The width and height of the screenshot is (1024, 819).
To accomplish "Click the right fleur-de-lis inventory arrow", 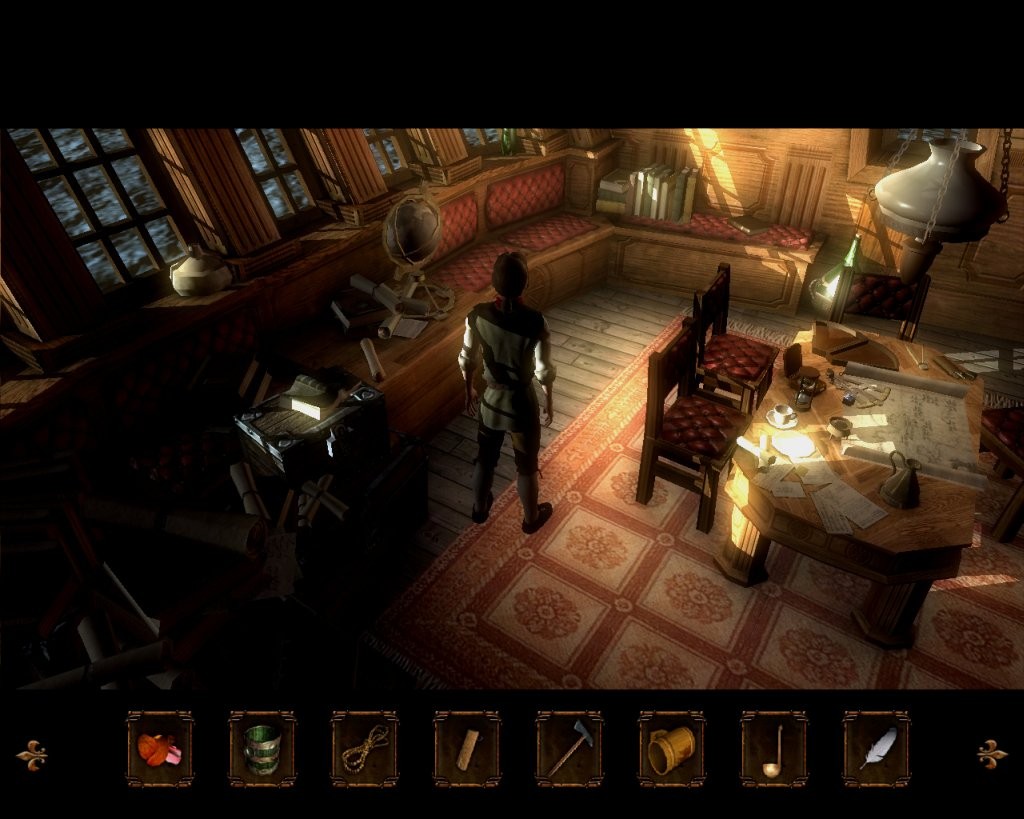I will 991,753.
